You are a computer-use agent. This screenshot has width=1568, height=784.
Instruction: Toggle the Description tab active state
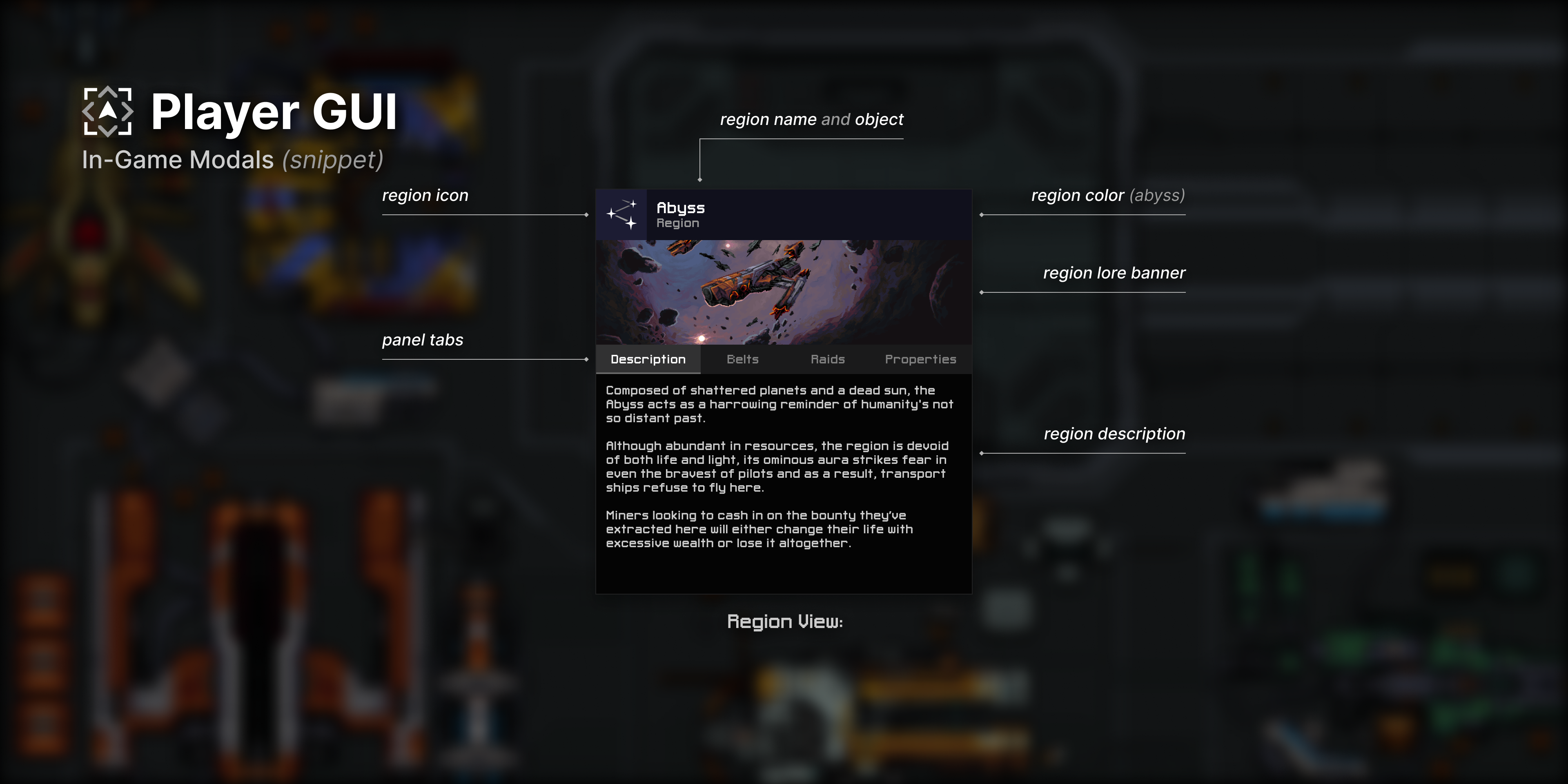click(648, 359)
